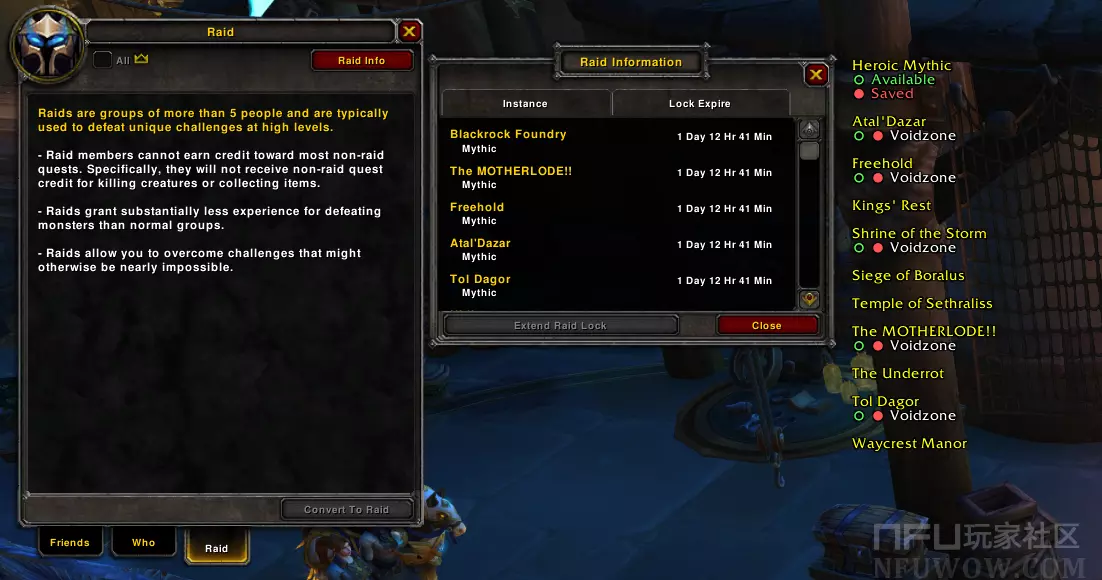This screenshot has width=1102, height=580.
Task: Select the Raid tab
Action: [216, 547]
